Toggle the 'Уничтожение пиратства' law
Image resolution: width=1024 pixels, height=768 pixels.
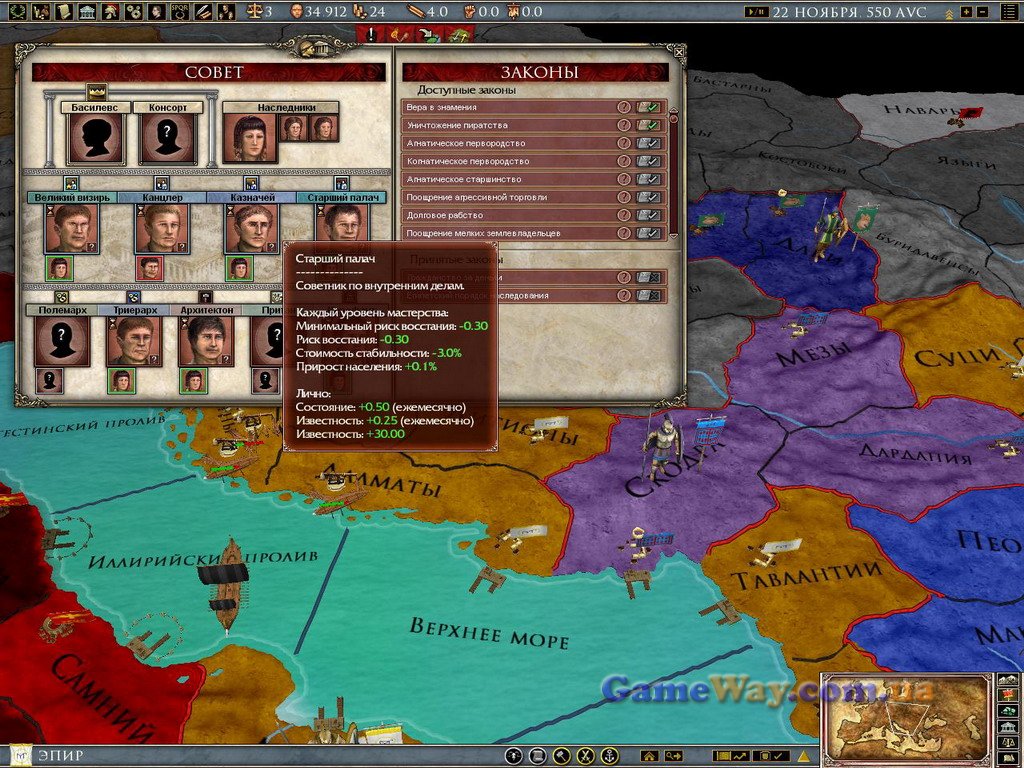click(650, 125)
